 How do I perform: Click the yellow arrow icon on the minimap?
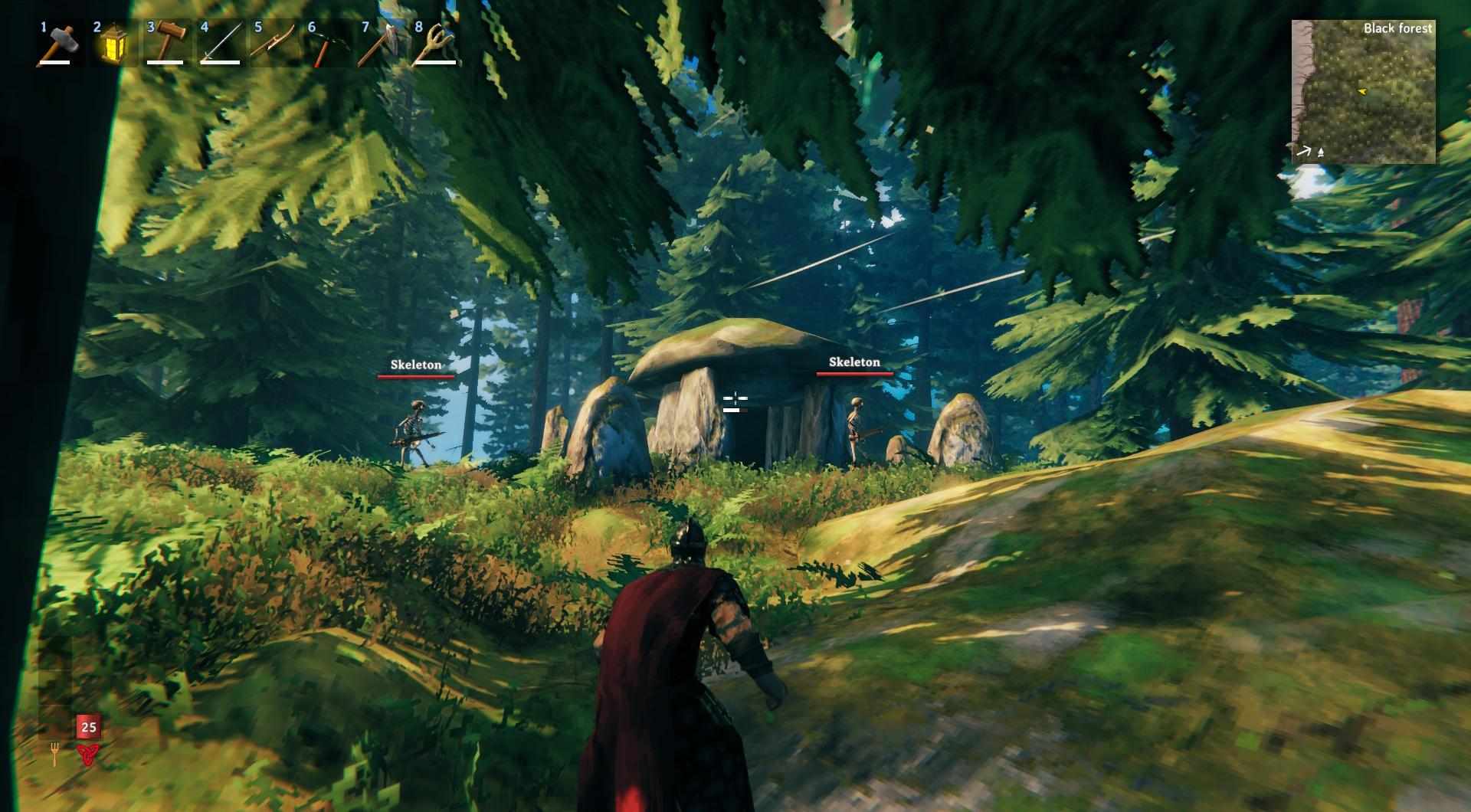pyautogui.click(x=1361, y=90)
